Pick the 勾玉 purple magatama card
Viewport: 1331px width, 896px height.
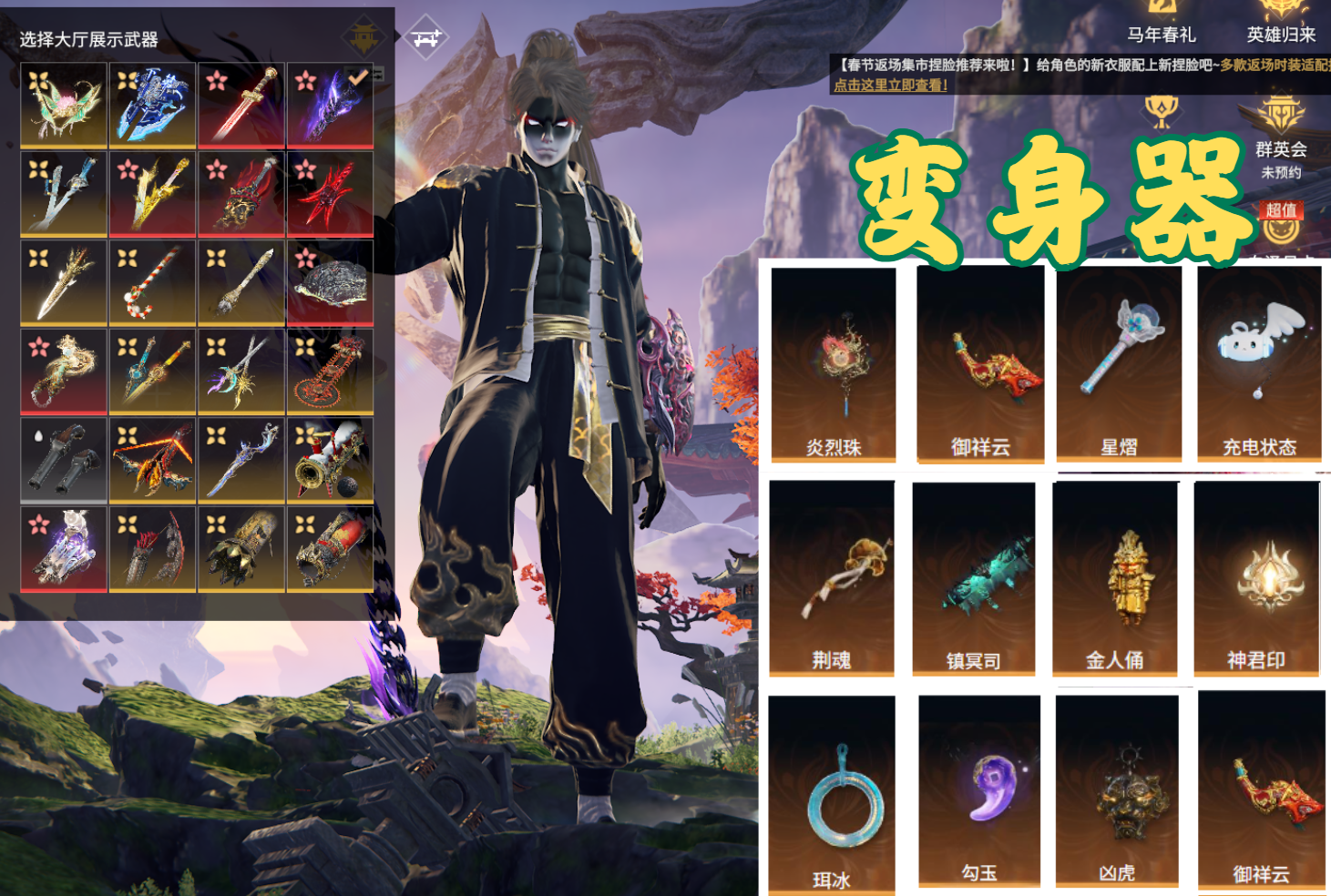coord(979,790)
